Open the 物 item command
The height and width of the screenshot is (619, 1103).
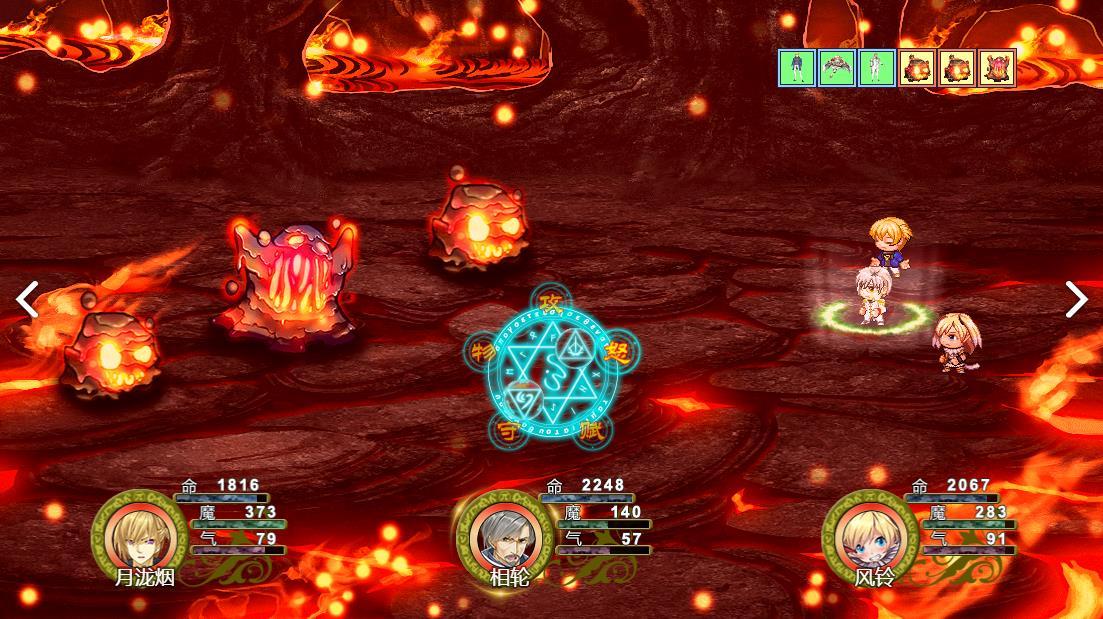point(483,352)
